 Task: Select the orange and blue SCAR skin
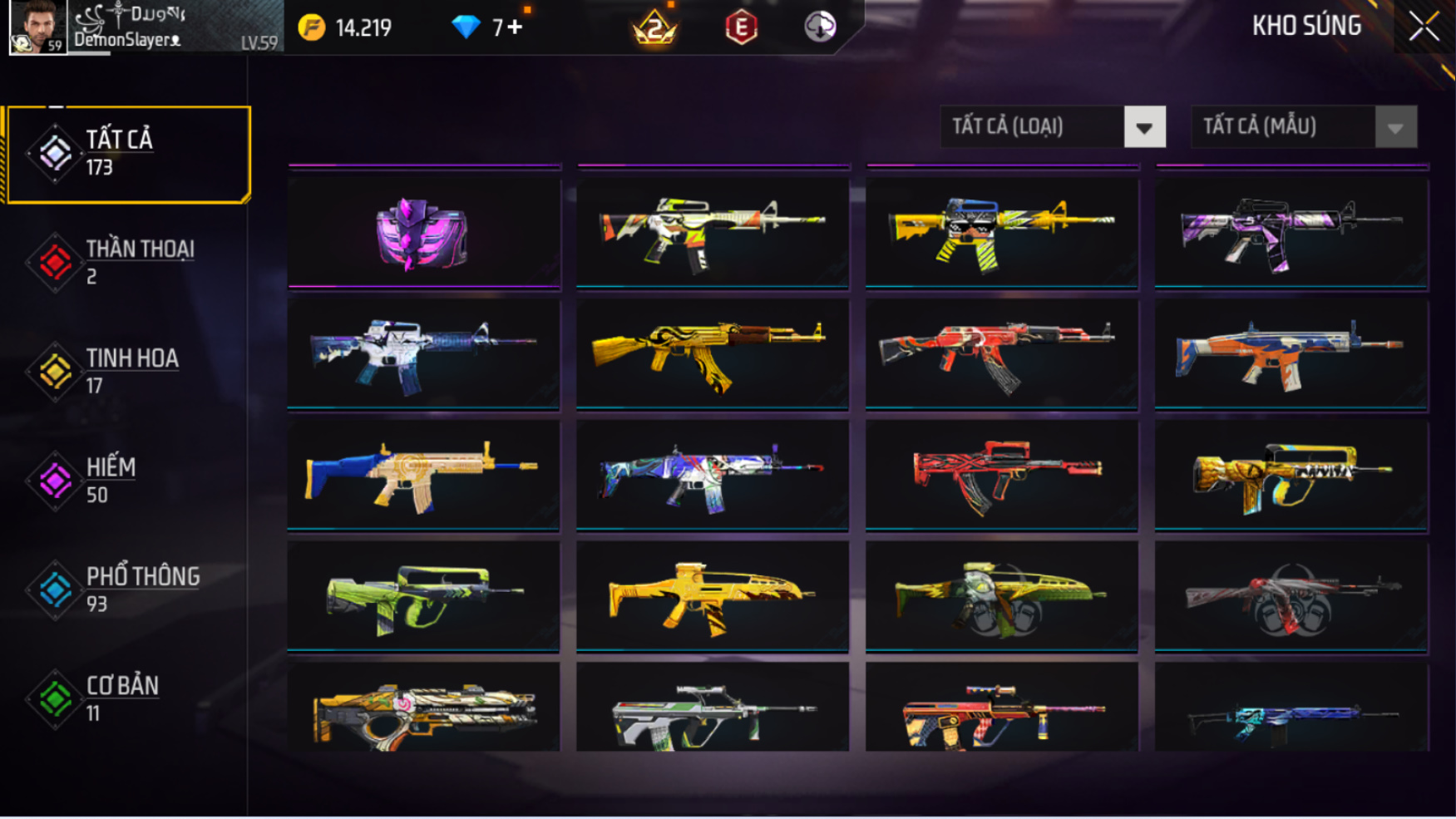click(1291, 354)
